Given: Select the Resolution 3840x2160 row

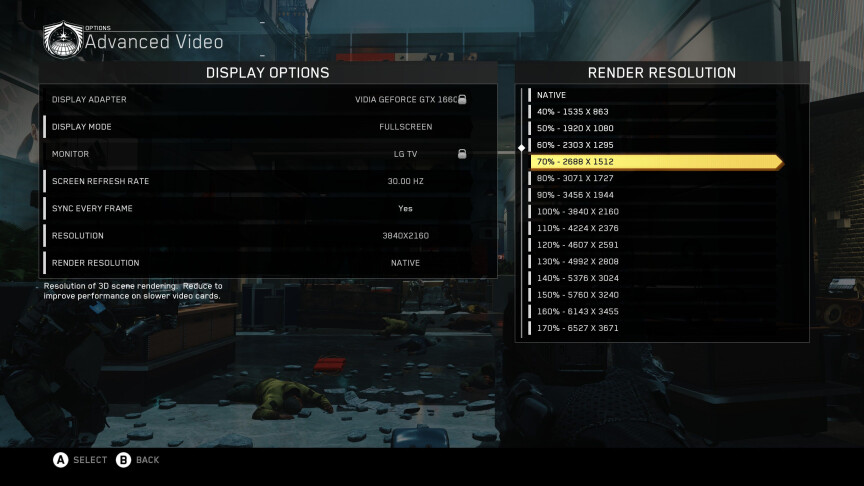Looking at the screenshot, I should pyautogui.click(x=268, y=236).
